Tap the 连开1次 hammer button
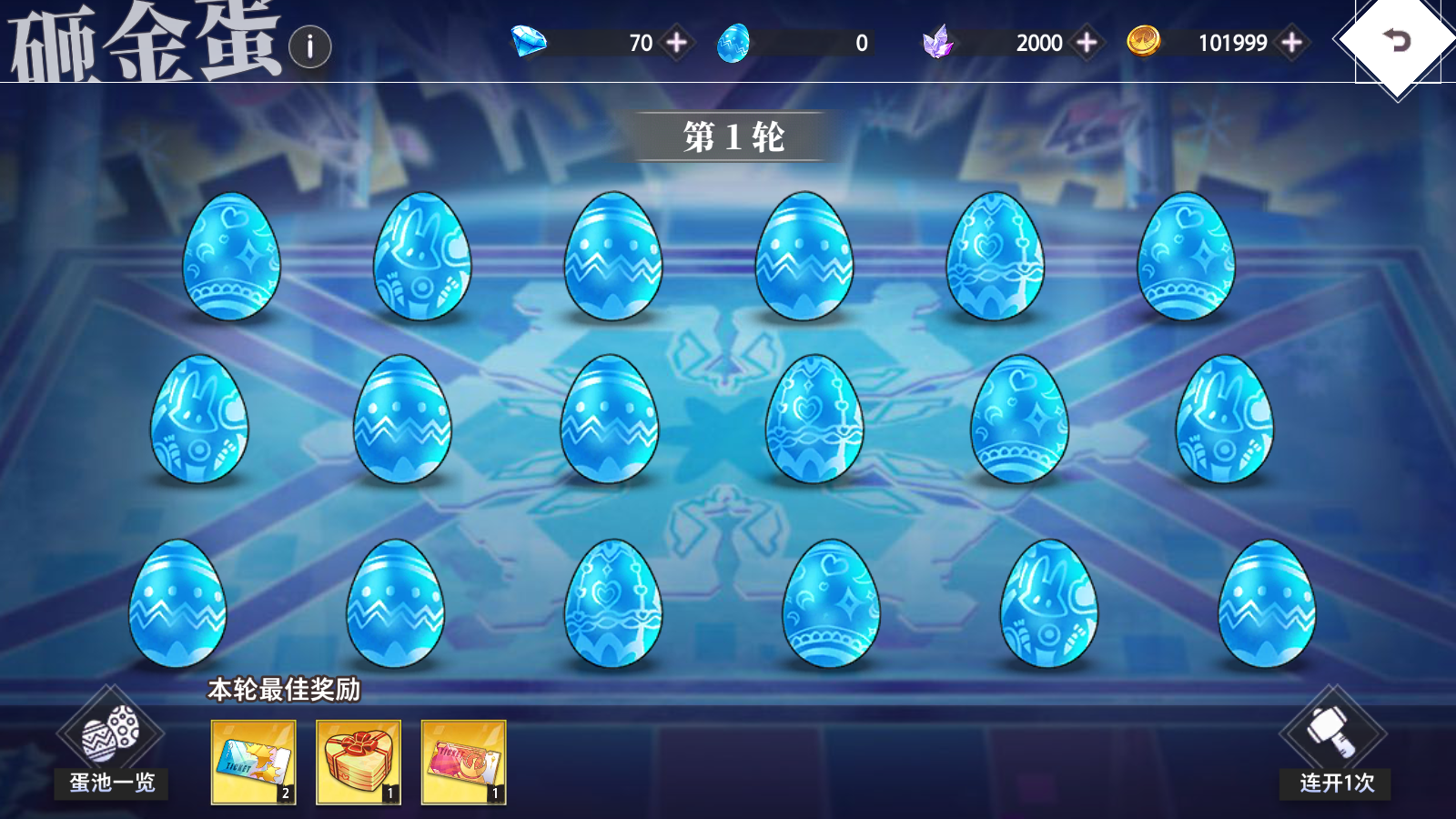1456x819 pixels. tap(1334, 746)
